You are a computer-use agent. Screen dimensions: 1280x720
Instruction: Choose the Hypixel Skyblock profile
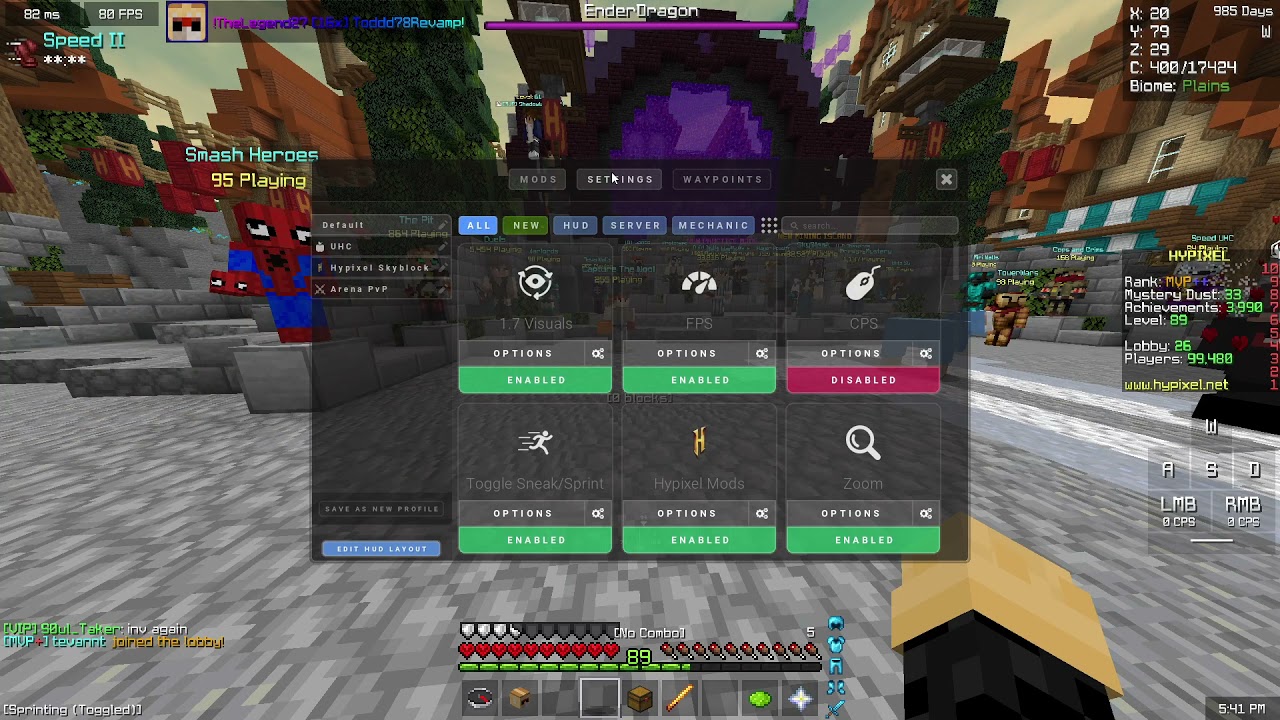pos(379,268)
